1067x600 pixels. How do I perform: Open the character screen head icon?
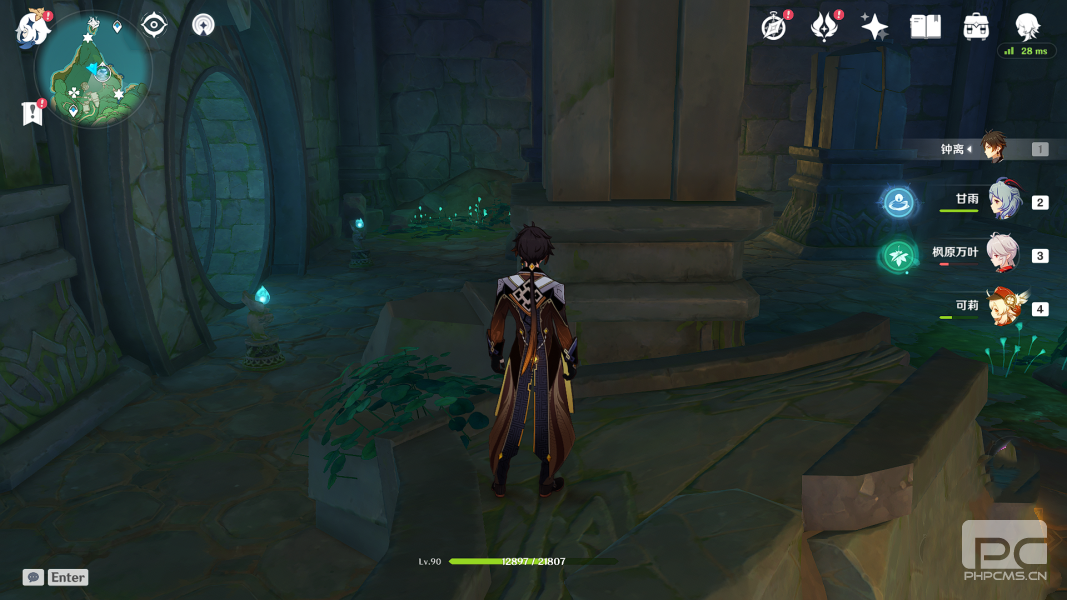(x=1027, y=27)
